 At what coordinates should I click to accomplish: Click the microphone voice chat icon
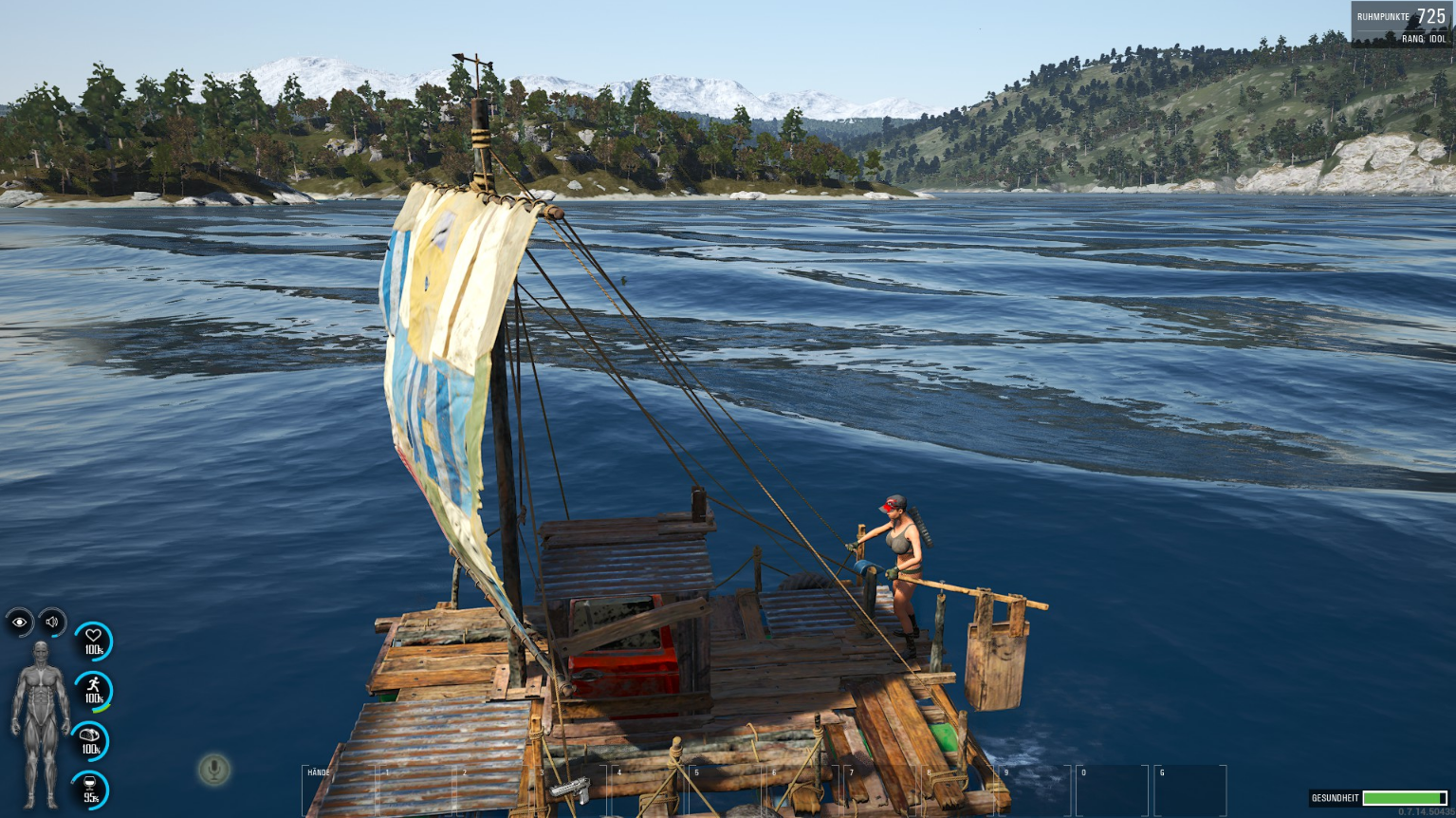214,769
